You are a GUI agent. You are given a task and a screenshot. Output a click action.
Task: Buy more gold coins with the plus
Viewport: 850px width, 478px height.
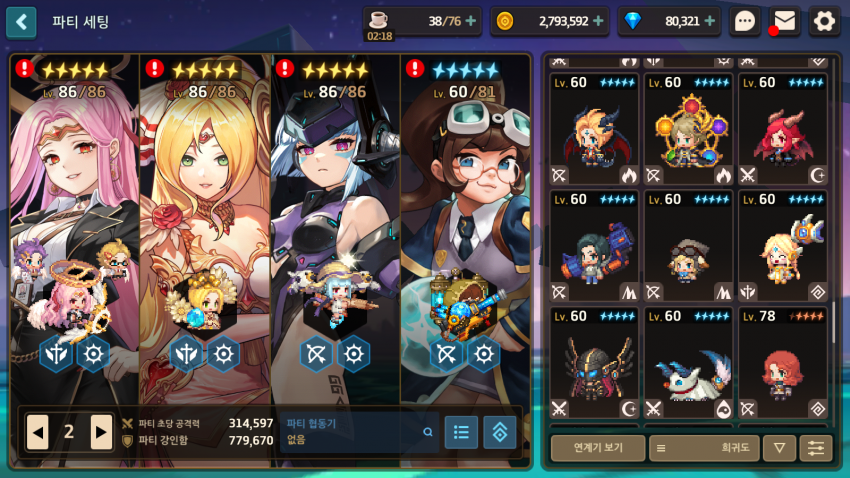[598, 20]
